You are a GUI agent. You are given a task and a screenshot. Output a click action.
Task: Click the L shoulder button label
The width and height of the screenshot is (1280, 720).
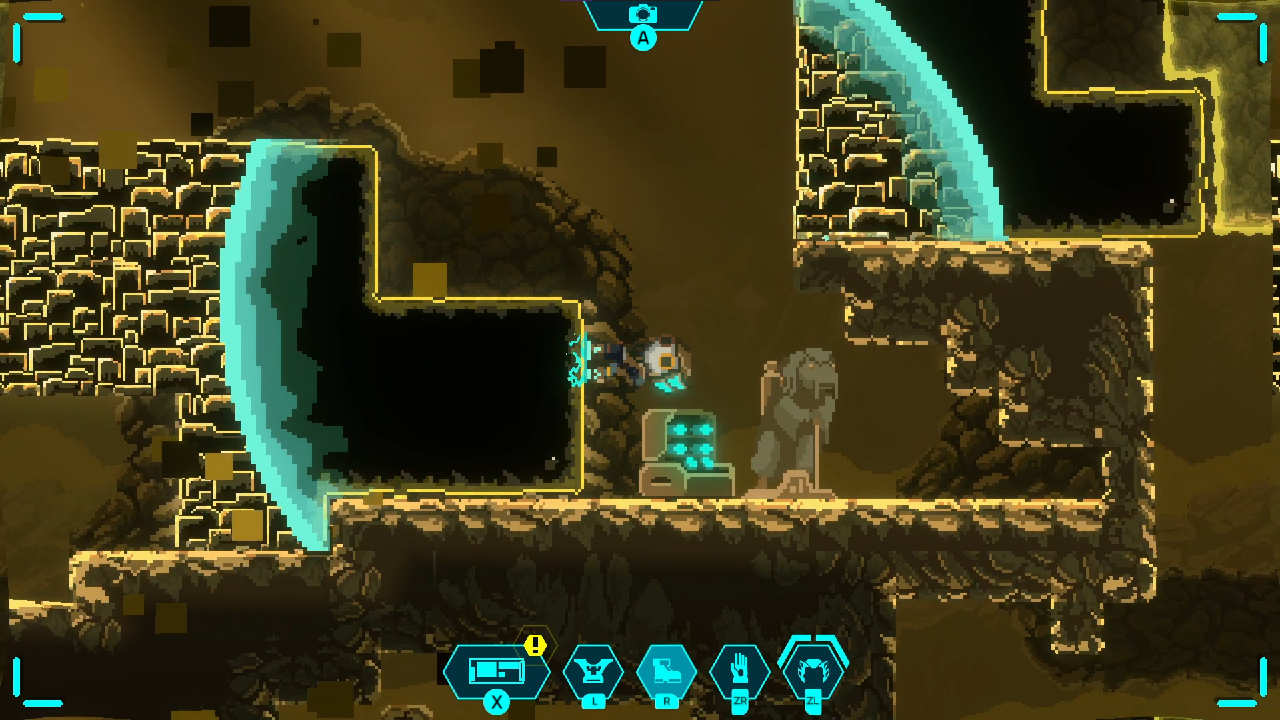593,700
